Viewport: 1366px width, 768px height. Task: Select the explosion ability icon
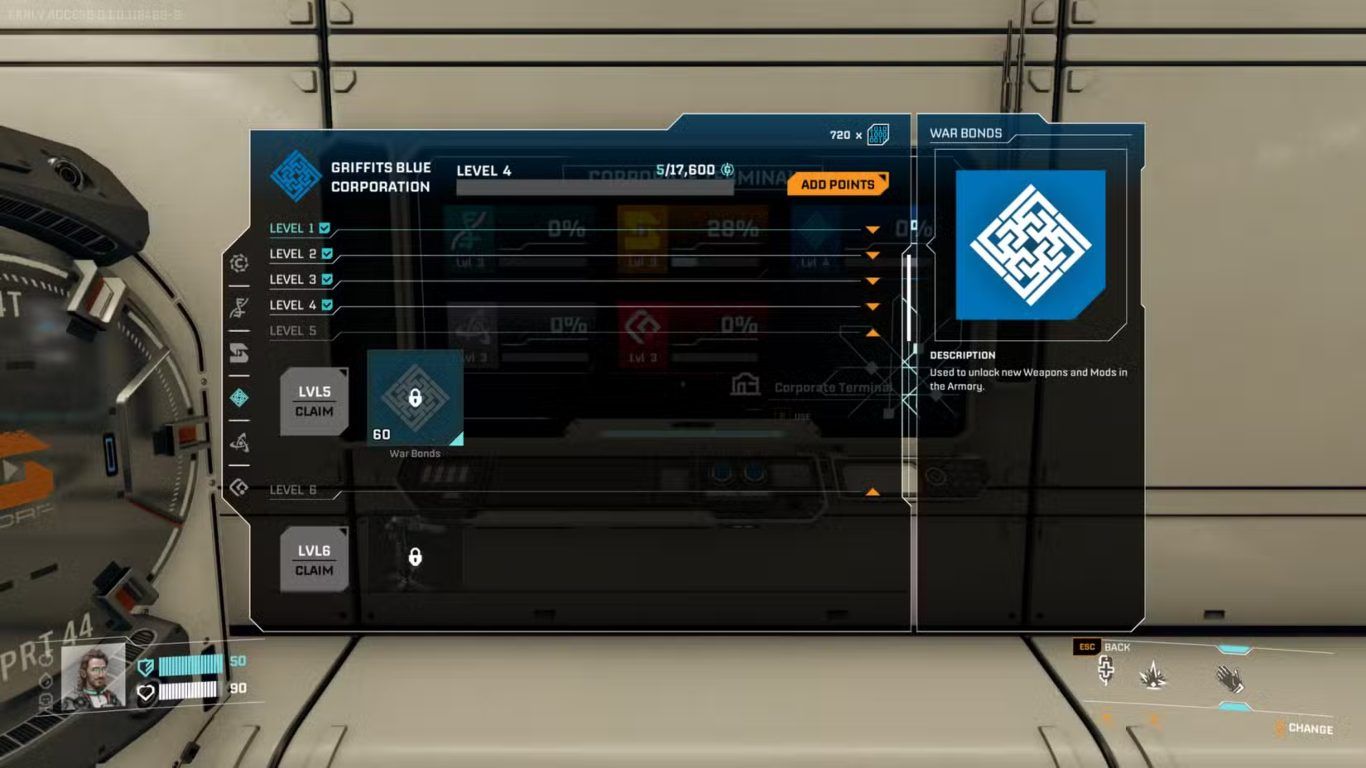(1155, 677)
